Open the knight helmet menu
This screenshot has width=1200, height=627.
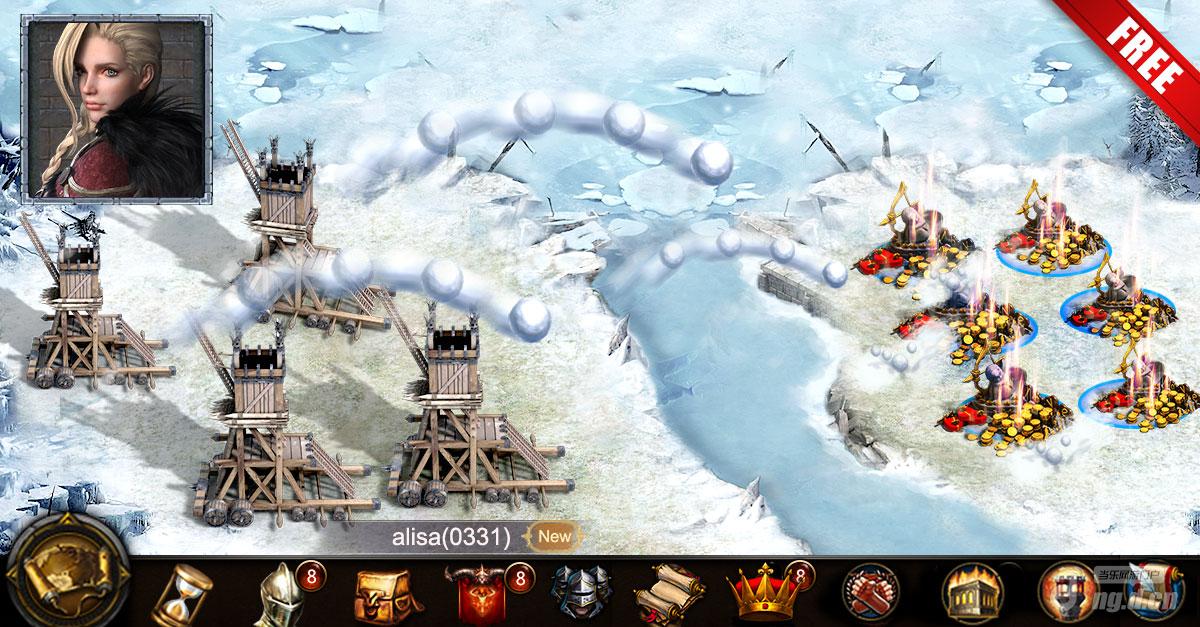(280, 594)
